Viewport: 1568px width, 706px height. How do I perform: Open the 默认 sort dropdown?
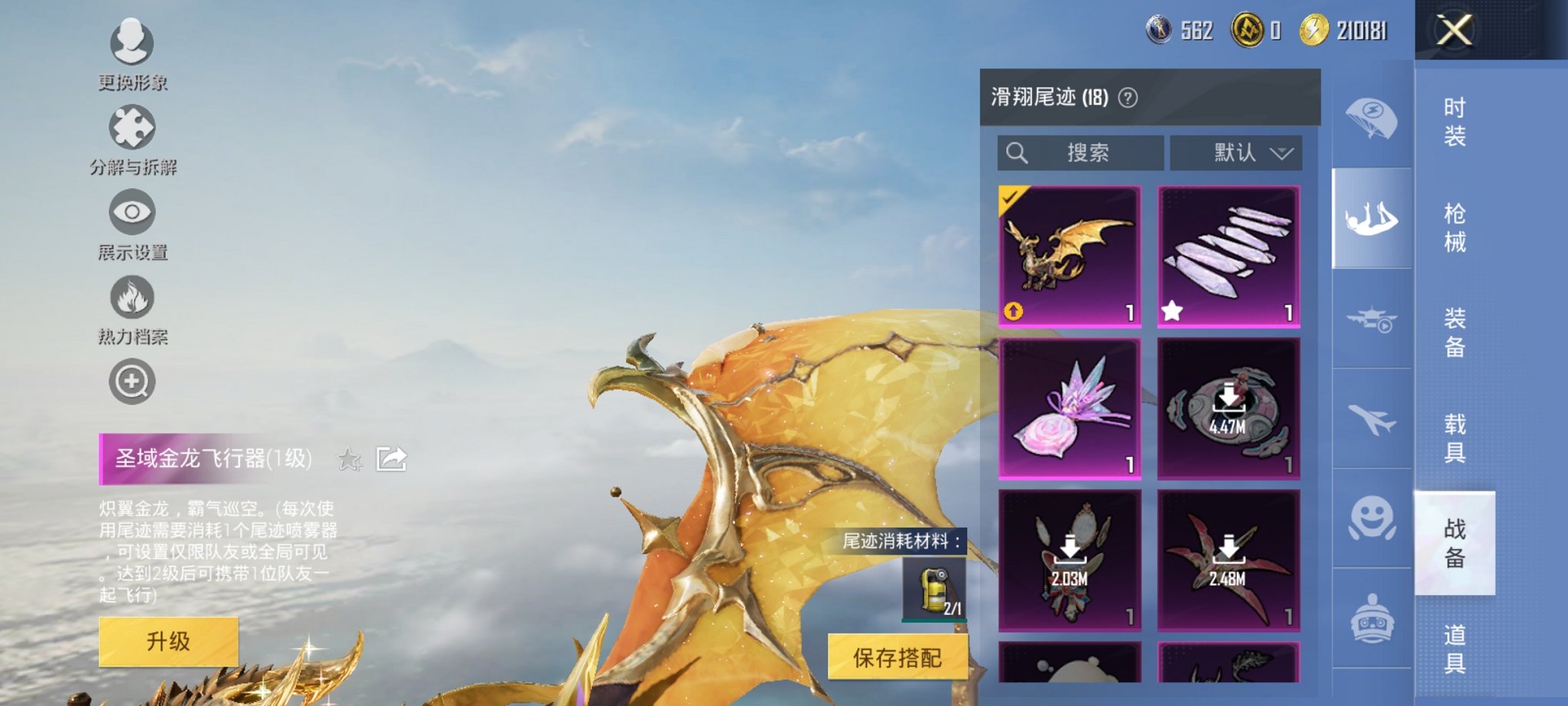[1235, 152]
